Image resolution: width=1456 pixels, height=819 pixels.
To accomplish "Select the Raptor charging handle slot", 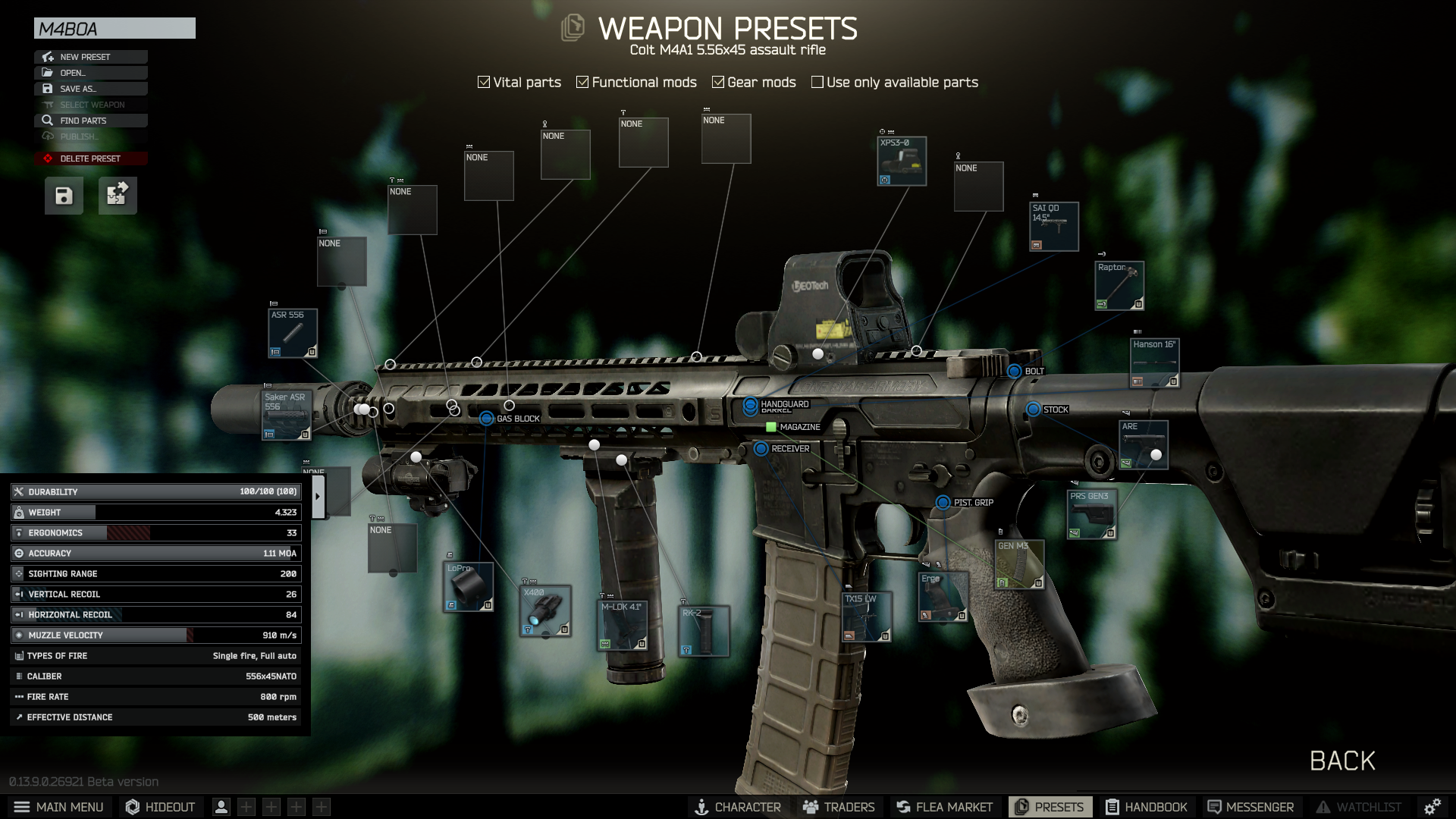I will tap(1119, 286).
